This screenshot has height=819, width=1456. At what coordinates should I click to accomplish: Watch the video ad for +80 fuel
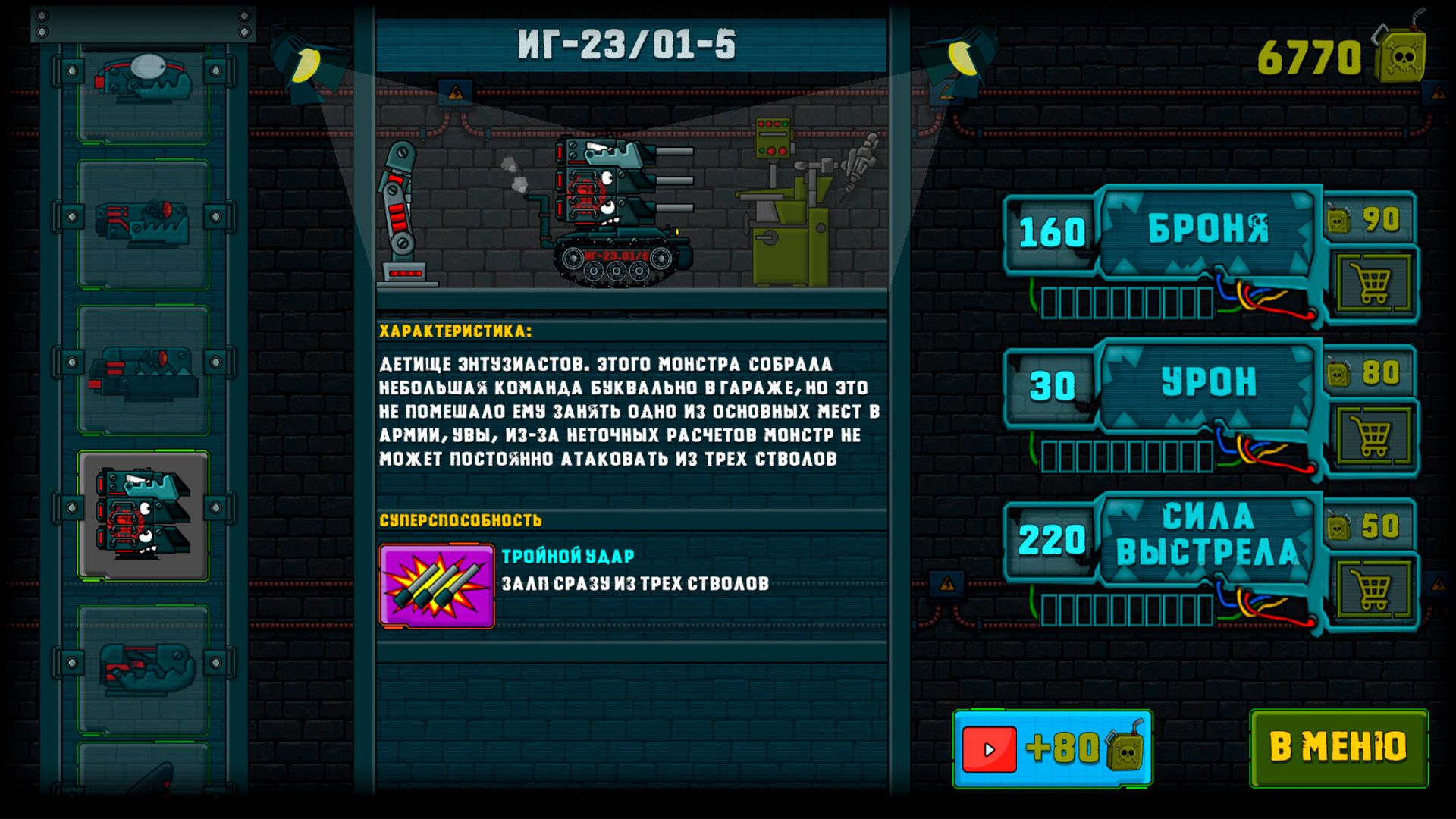point(1053,748)
